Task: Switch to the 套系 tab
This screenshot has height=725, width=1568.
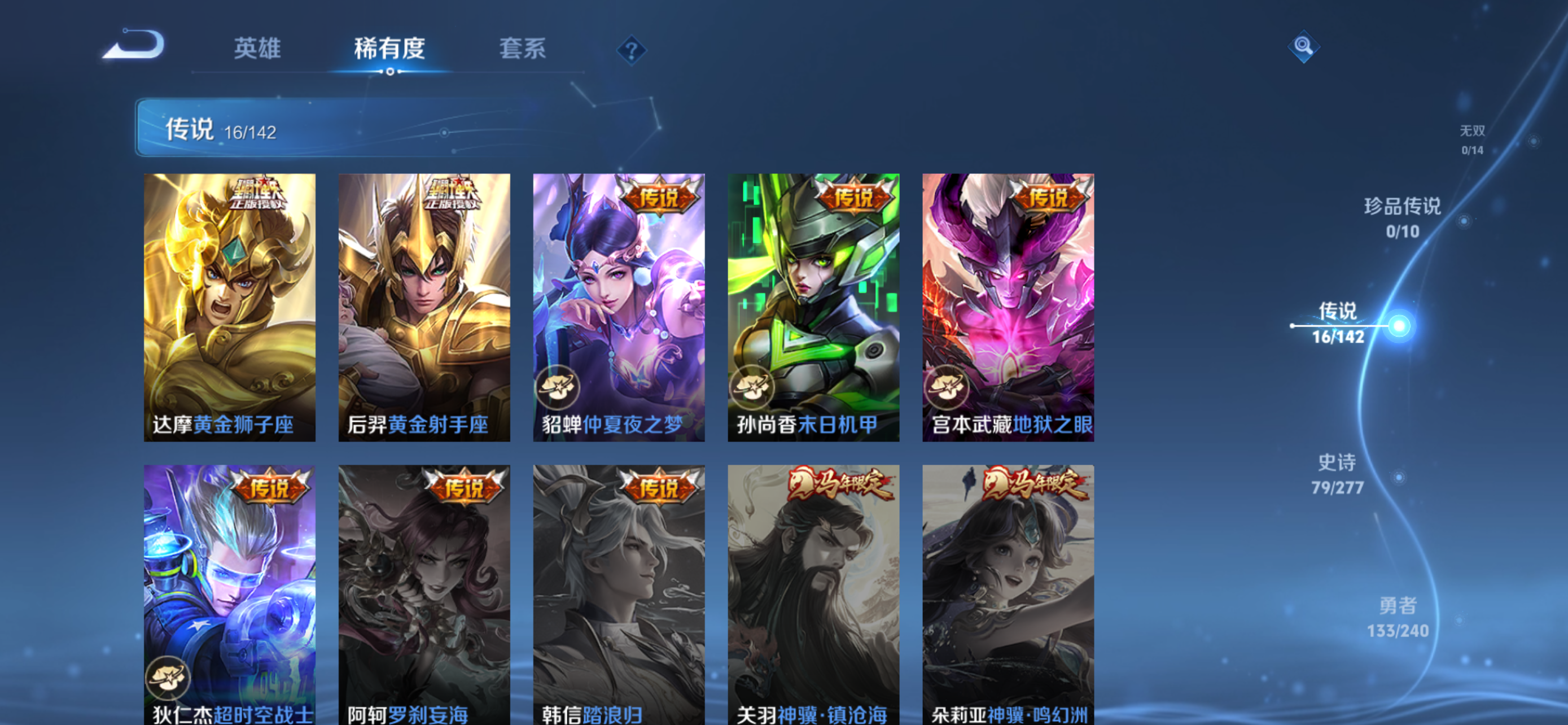Action: [522, 50]
